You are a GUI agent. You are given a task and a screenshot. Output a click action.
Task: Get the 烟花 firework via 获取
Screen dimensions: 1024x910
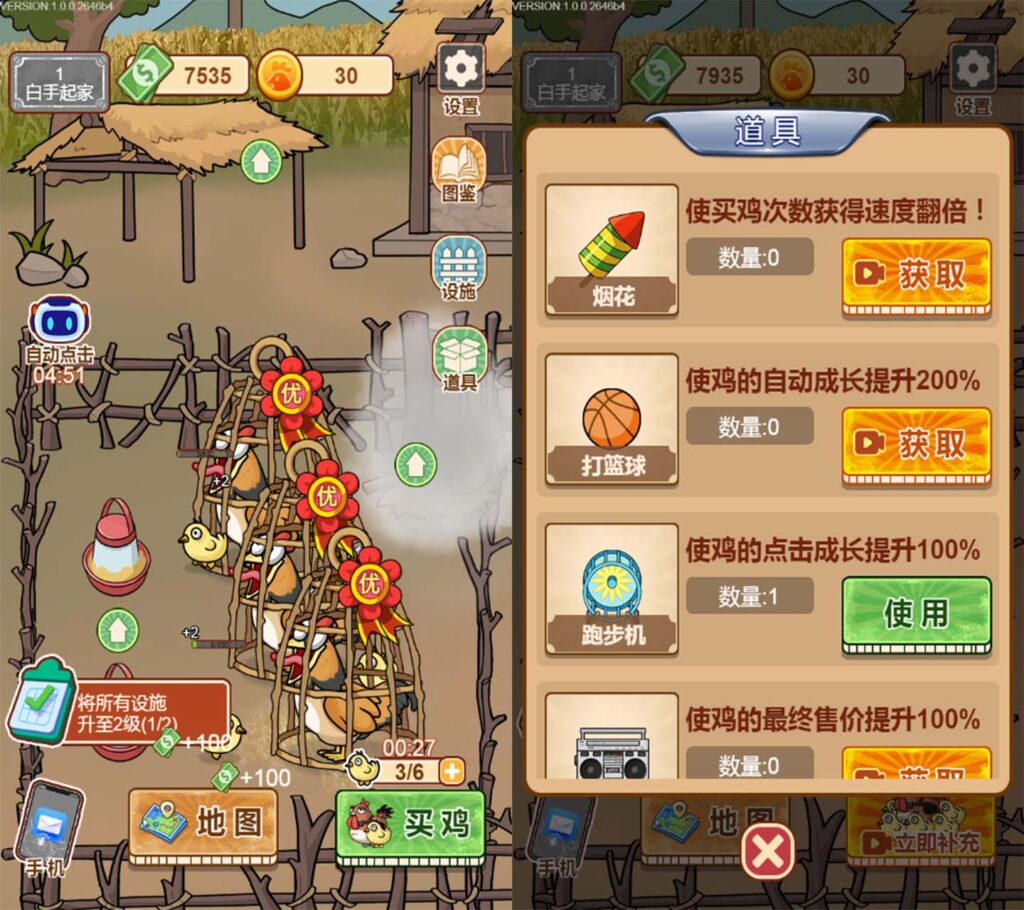coord(916,276)
